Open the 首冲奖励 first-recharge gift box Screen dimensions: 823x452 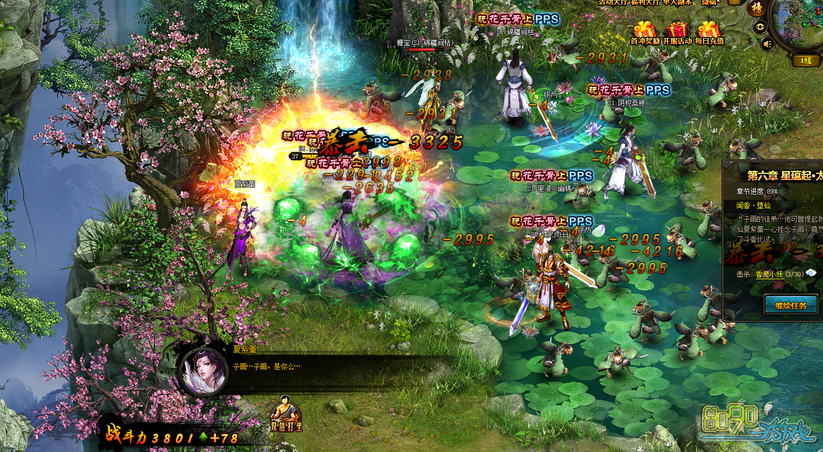pyautogui.click(x=644, y=32)
